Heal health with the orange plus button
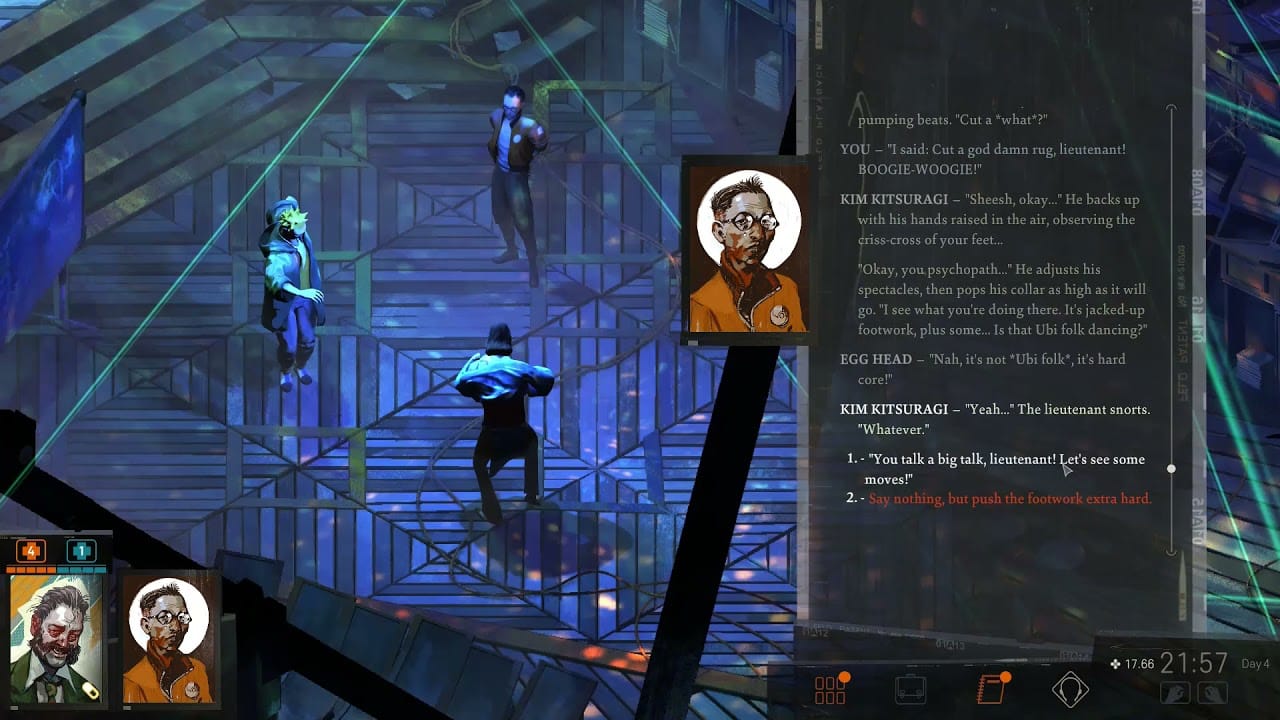Image resolution: width=1280 pixels, height=720 pixels. click(x=31, y=549)
